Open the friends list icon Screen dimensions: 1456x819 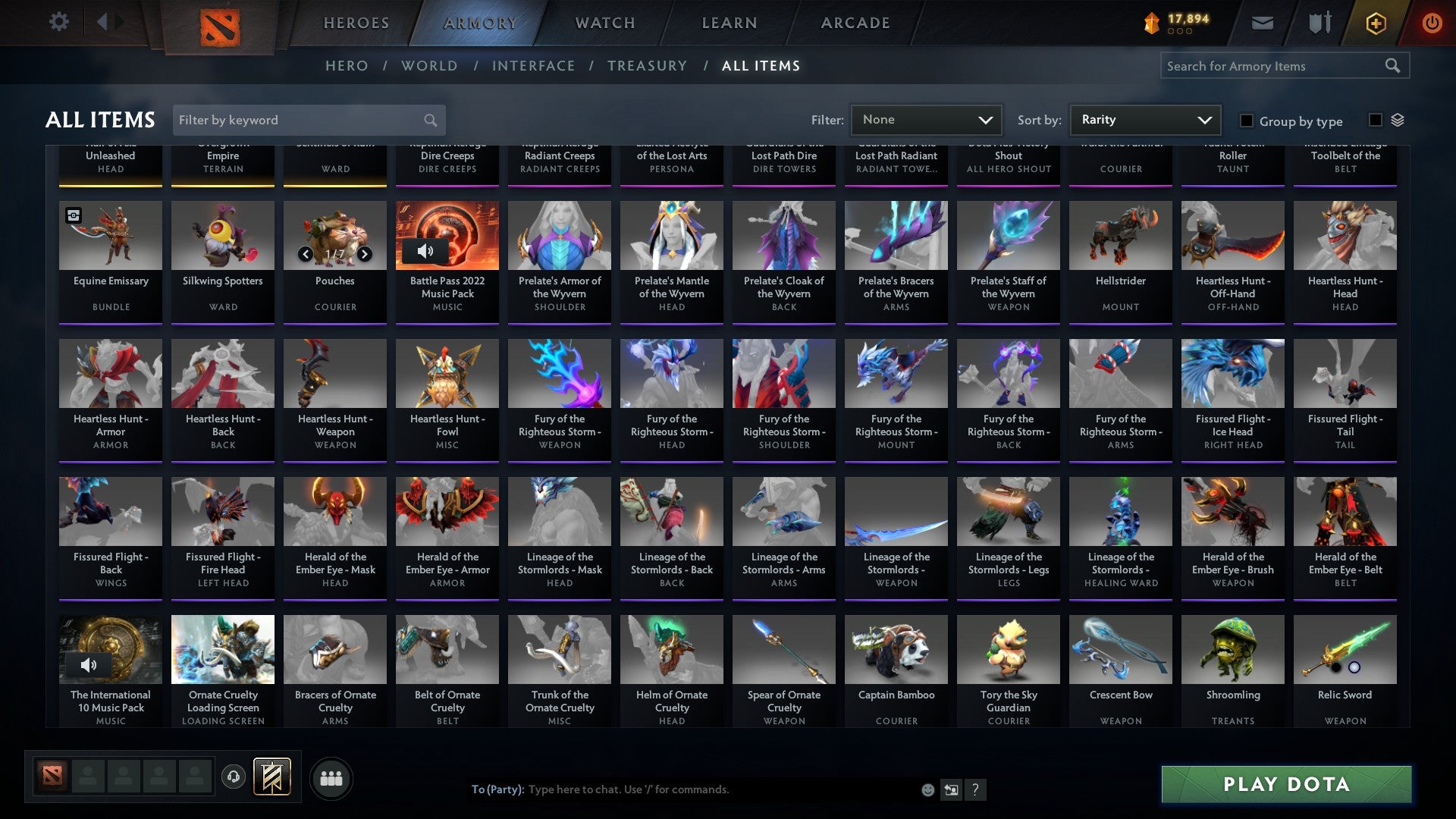tap(331, 777)
